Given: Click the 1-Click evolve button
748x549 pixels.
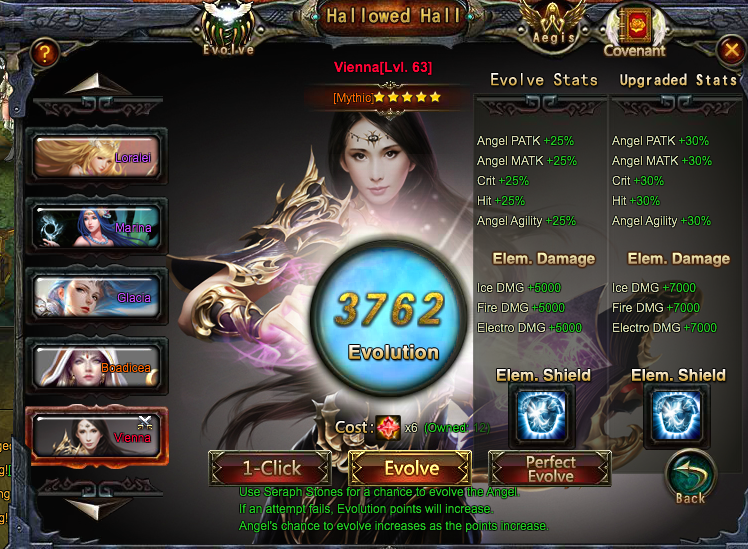Looking at the screenshot, I should pos(269,468).
